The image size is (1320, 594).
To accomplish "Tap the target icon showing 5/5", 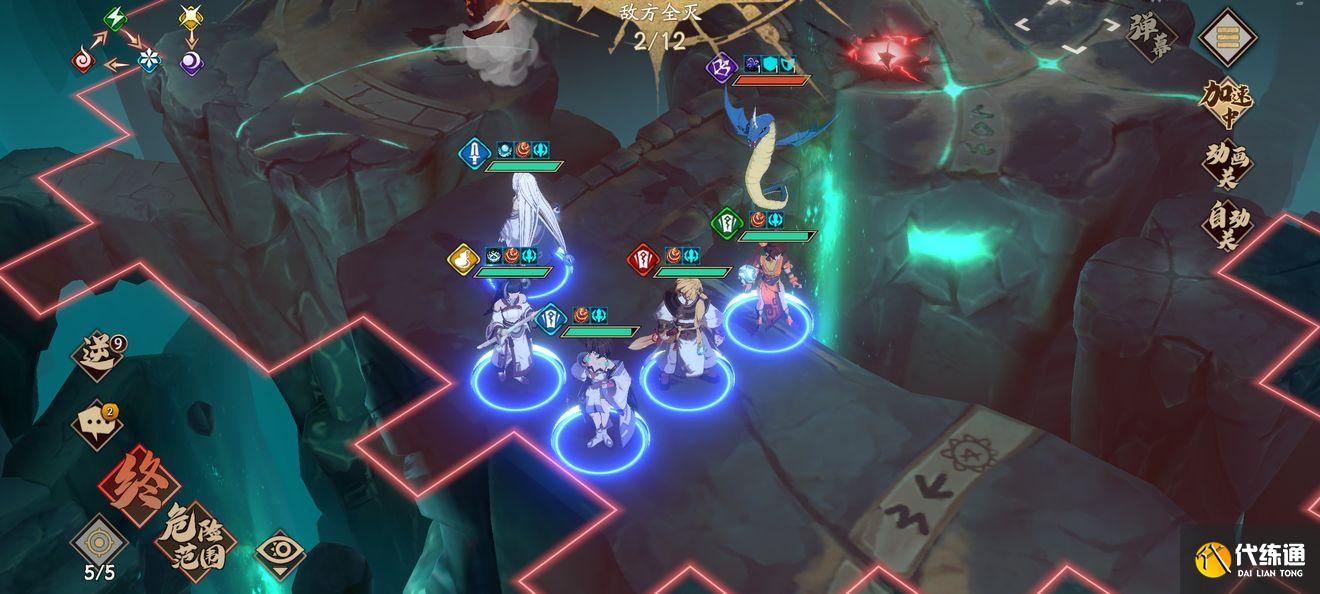I will pos(99,543).
